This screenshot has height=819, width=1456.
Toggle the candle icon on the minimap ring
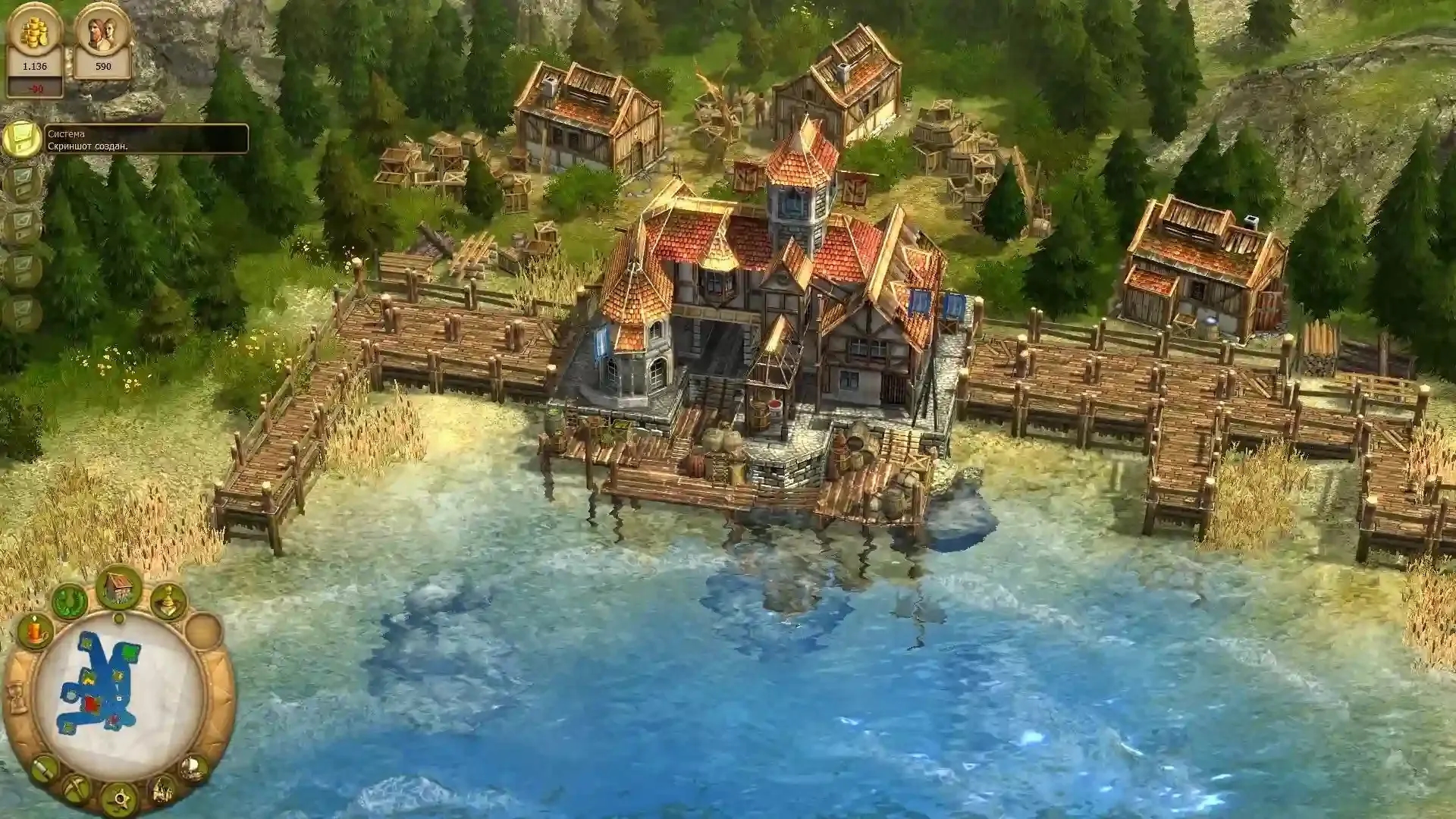[x=33, y=632]
